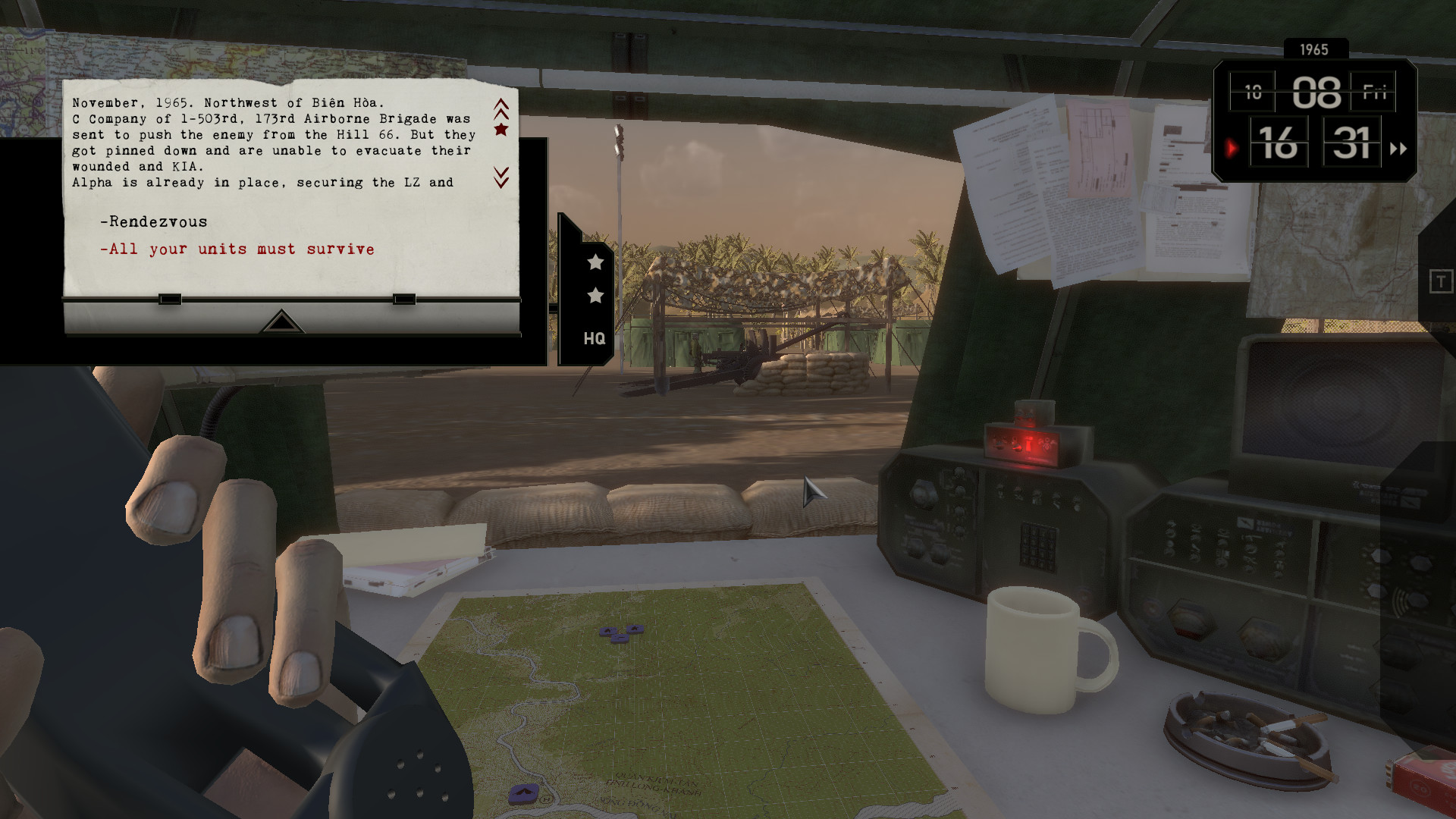Expand the briefing using the down double chevron
Viewport: 1456px width, 819px height.
pyautogui.click(x=500, y=176)
